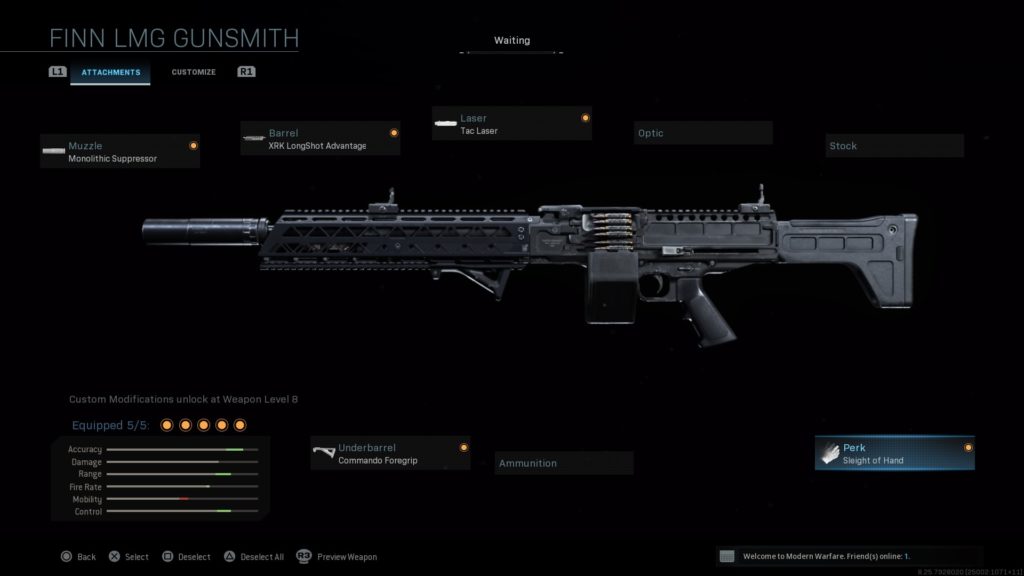Click the Back option
Viewport: 1024px width, 576px height.
[x=78, y=557]
